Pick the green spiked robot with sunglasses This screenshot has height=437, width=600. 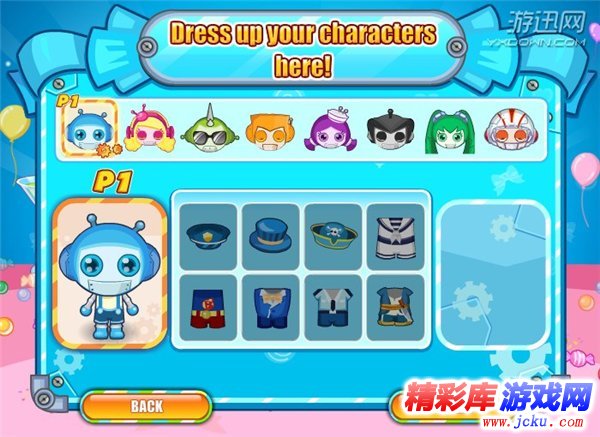(207, 130)
